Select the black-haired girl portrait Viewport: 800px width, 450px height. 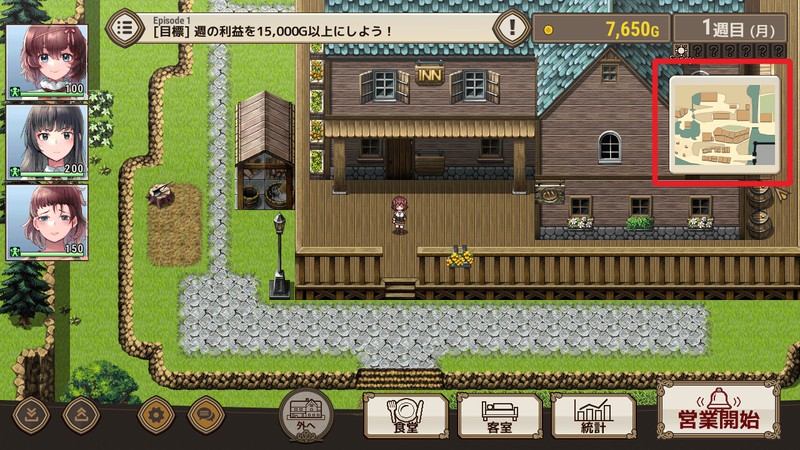coord(33,140)
